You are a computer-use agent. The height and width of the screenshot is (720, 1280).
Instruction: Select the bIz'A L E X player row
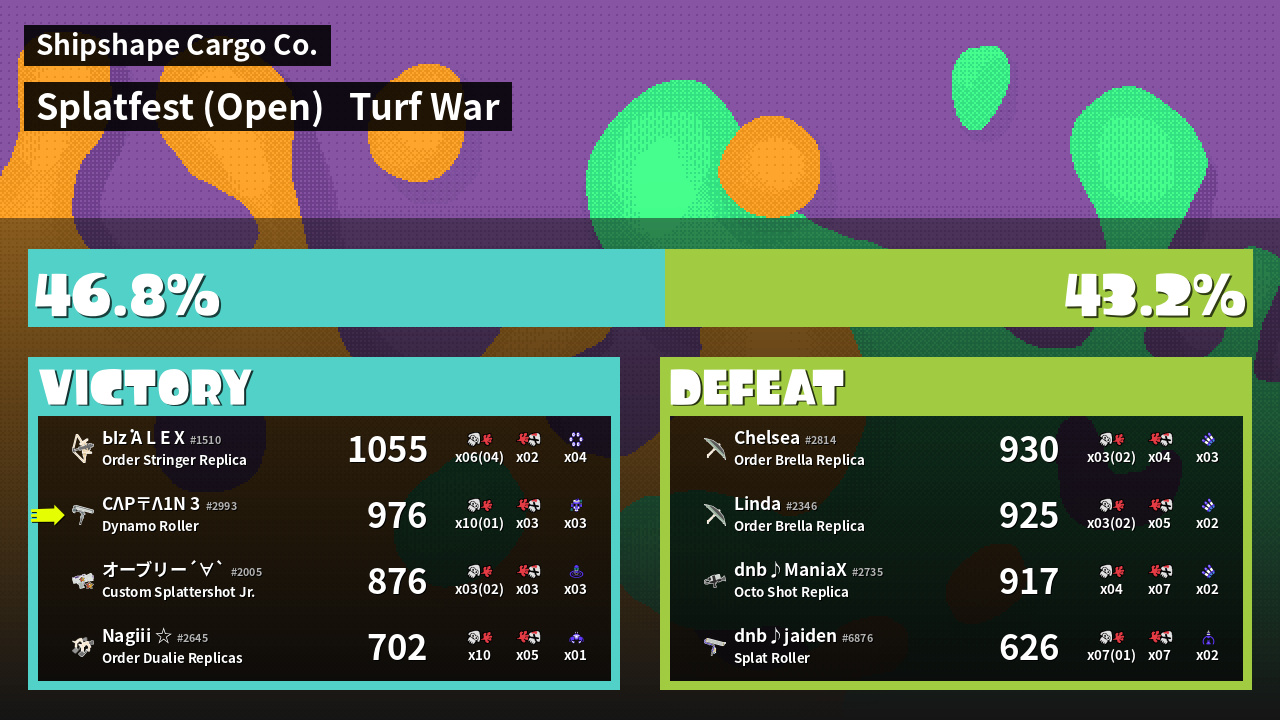coord(324,449)
